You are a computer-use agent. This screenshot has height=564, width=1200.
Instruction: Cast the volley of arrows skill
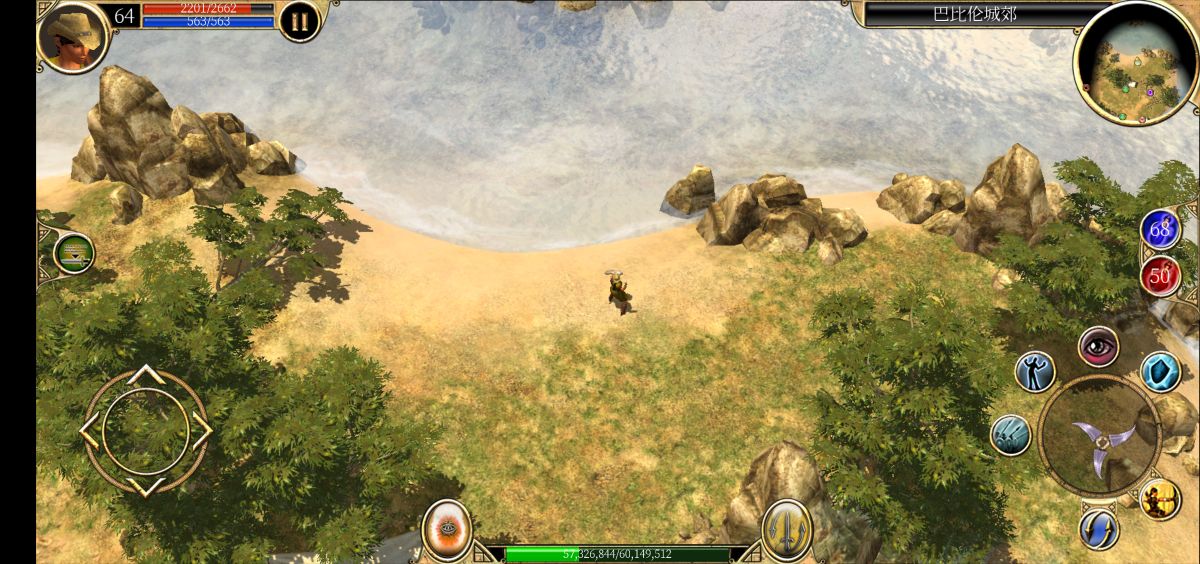point(1011,435)
